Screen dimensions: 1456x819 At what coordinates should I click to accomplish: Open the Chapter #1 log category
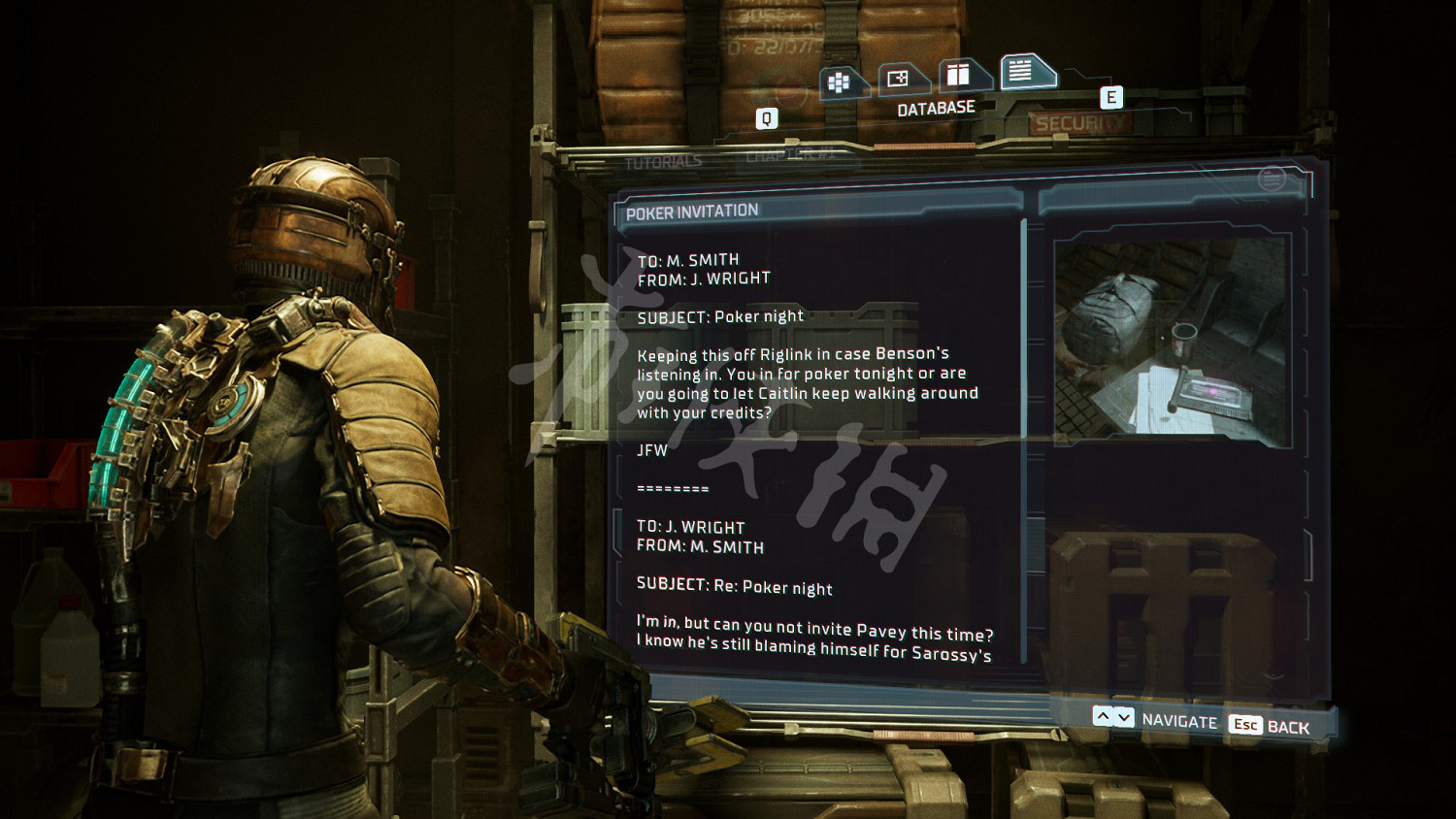pyautogui.click(x=788, y=155)
